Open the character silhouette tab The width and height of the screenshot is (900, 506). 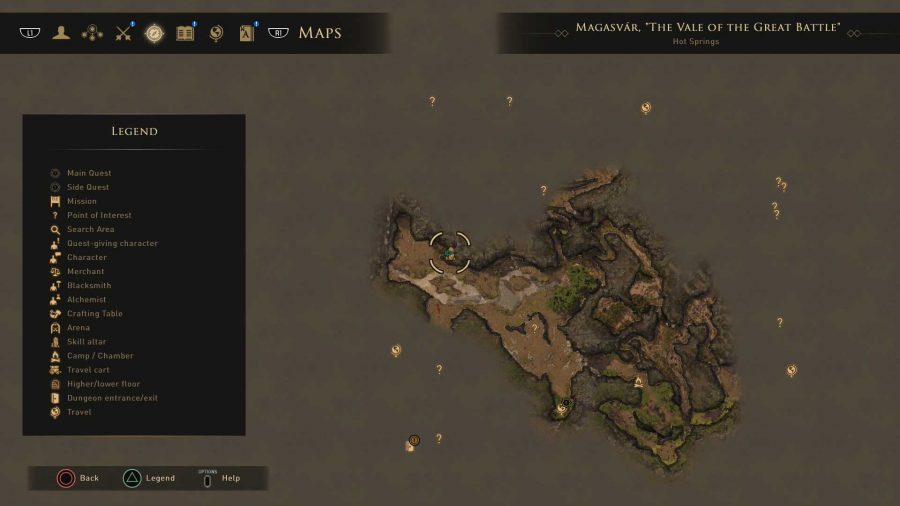pos(62,33)
